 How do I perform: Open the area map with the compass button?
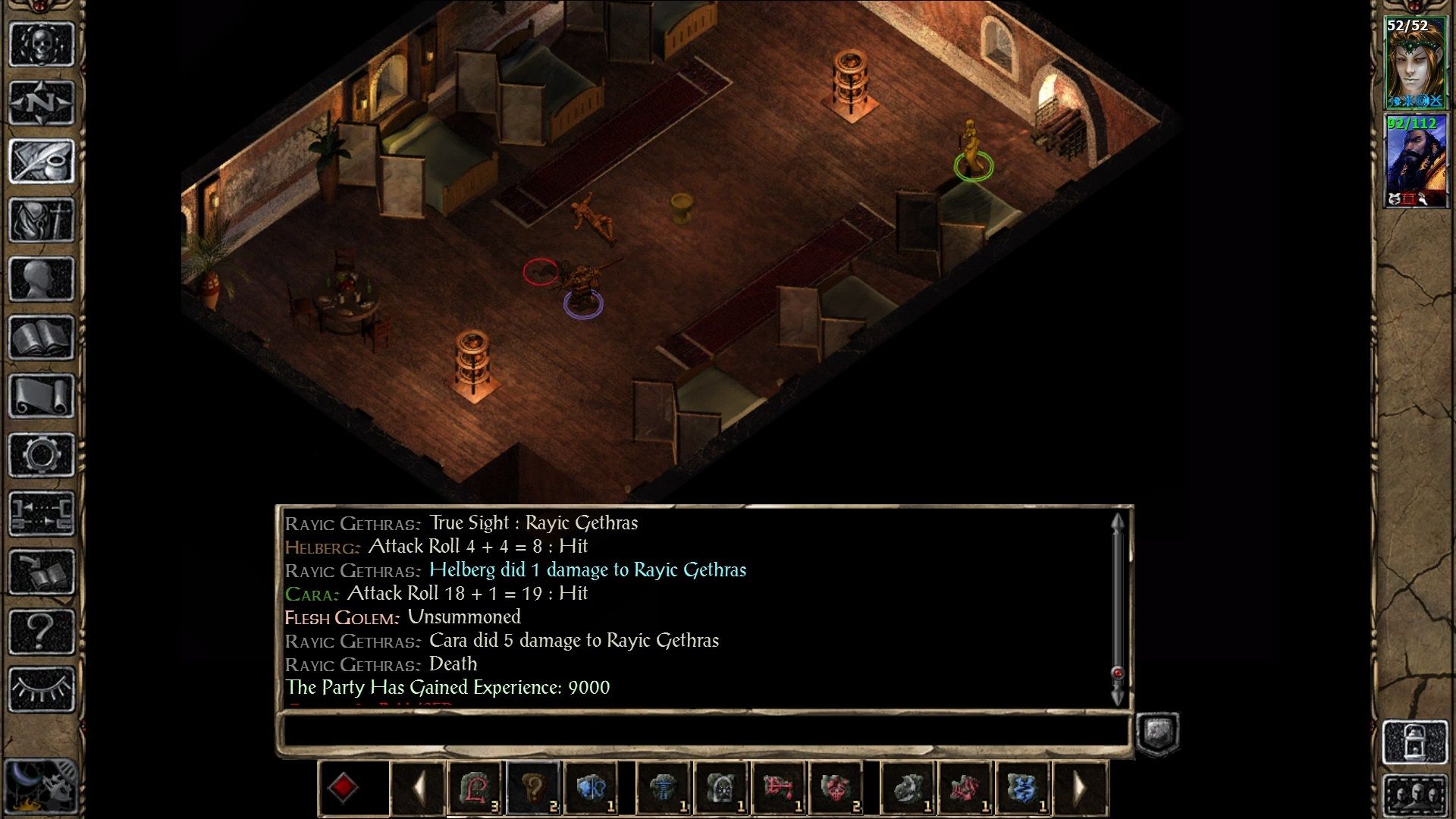click(x=42, y=102)
